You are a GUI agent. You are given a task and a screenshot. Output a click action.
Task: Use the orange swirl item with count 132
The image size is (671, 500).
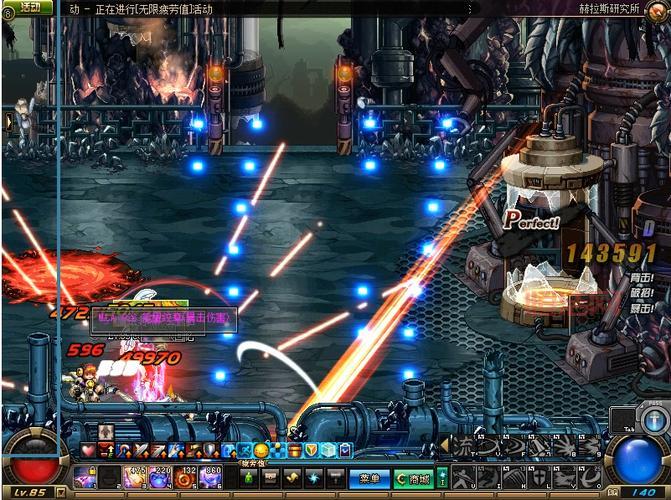tap(185, 477)
